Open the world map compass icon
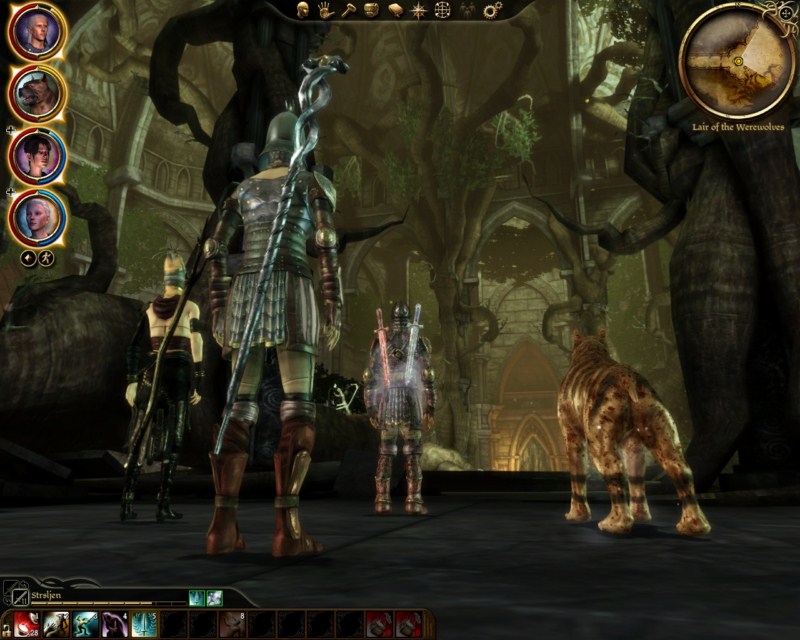The height and width of the screenshot is (640, 800). tap(418, 10)
